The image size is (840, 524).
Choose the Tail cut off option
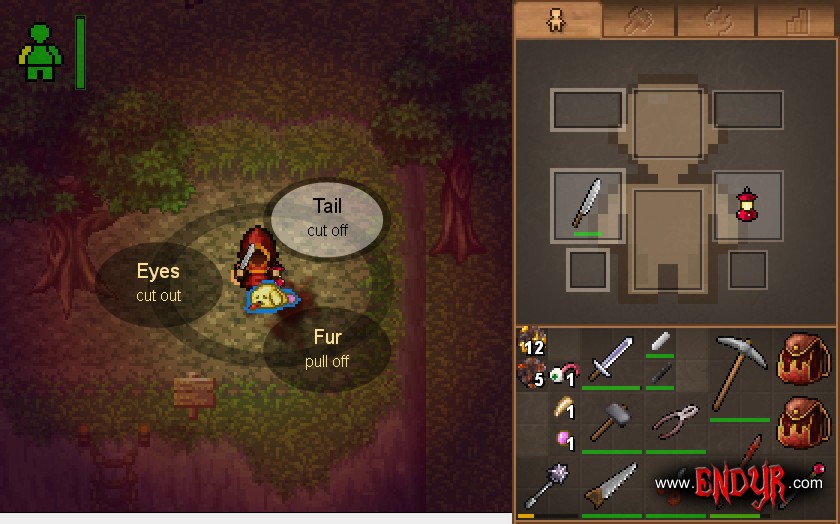tap(327, 216)
